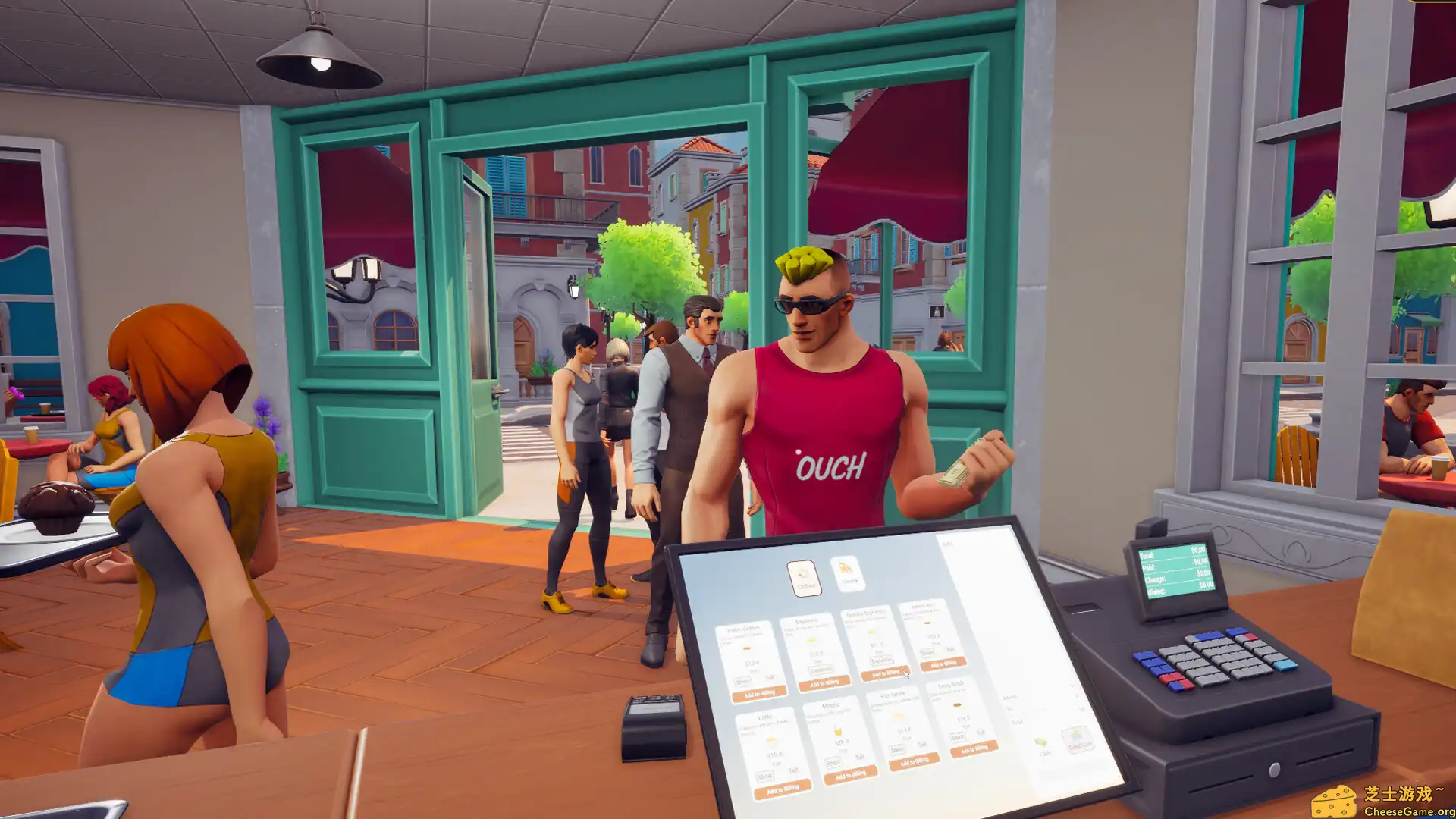Image resolution: width=1456 pixels, height=819 pixels.
Task: Click the Long Black coffee icon
Action: click(958, 705)
